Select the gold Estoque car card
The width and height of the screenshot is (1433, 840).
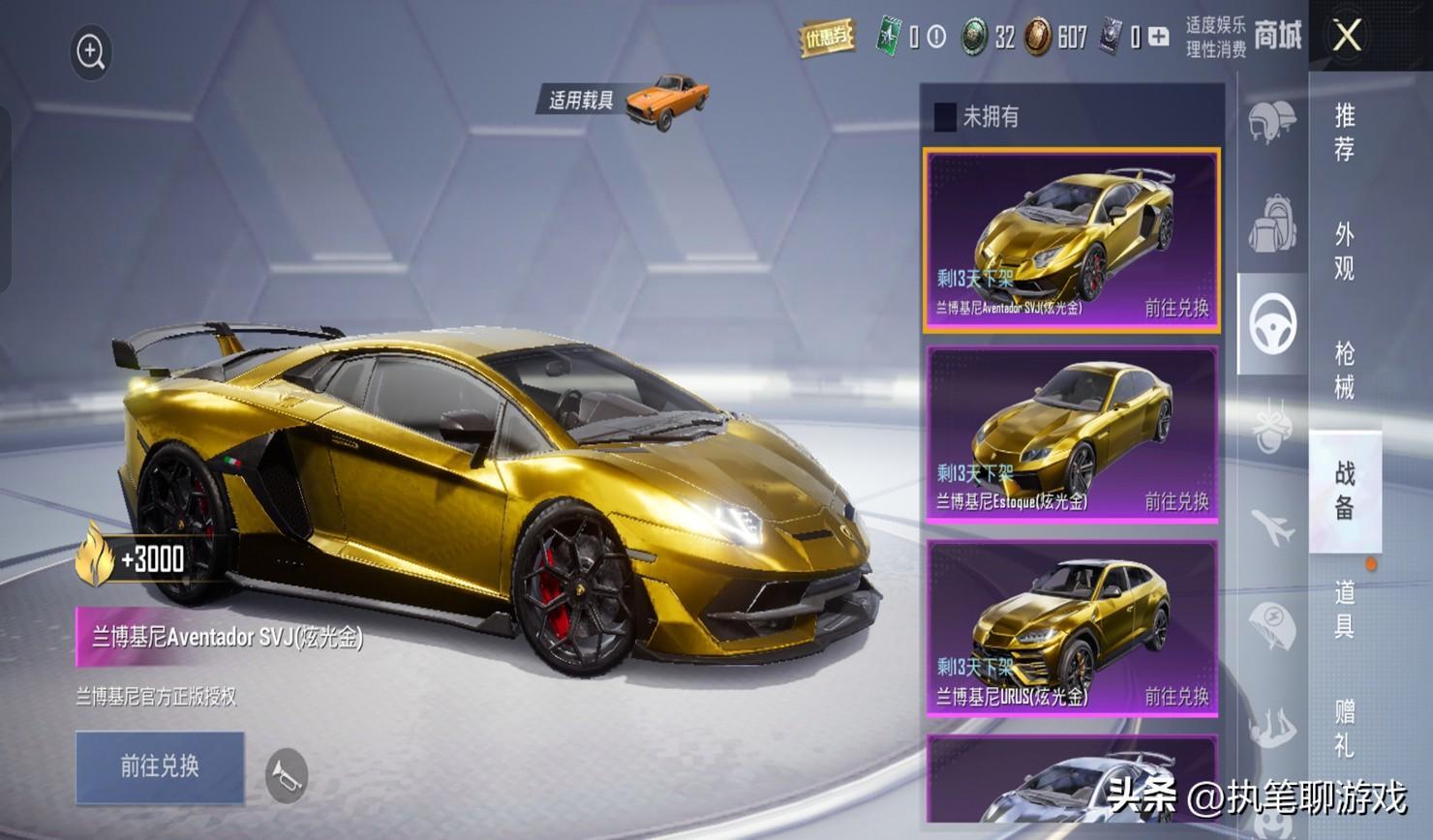[x=1071, y=435]
